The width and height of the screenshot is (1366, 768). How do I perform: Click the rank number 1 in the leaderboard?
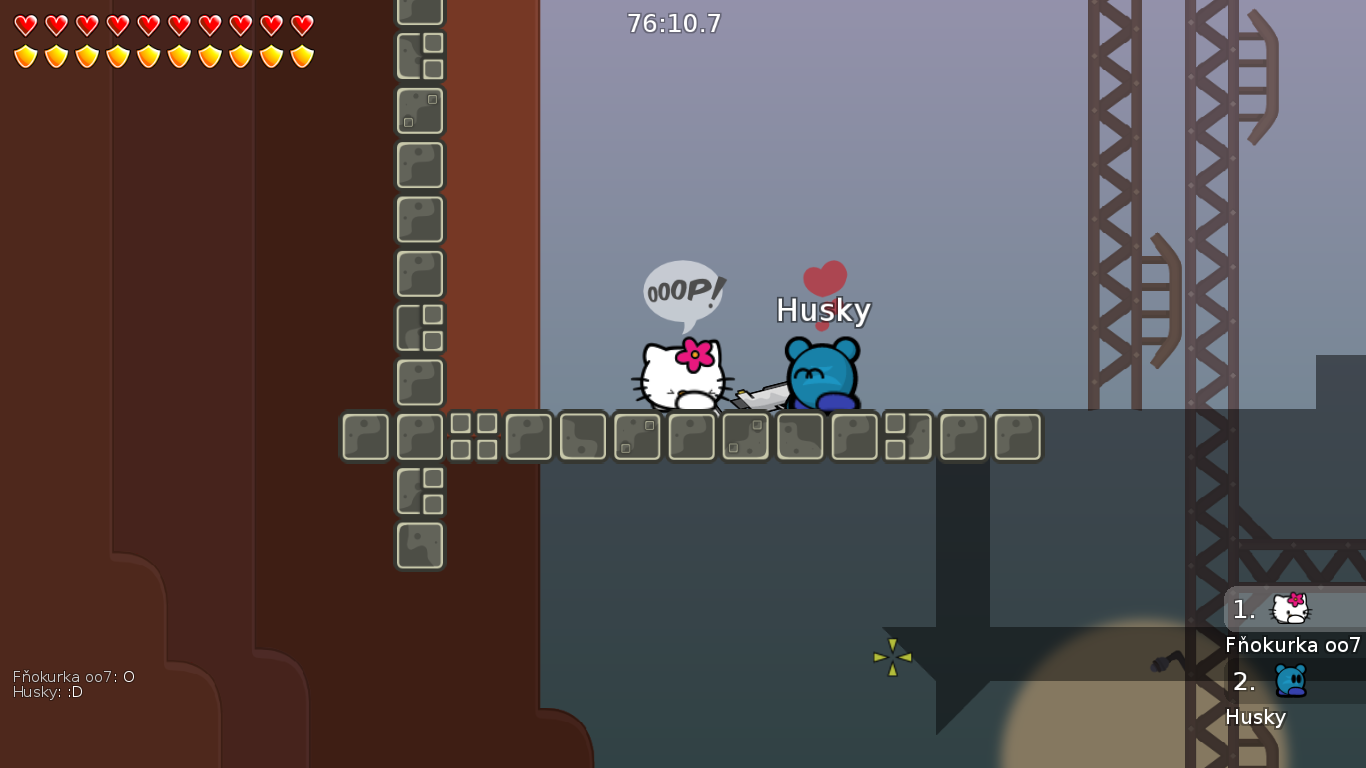[x=1242, y=610]
